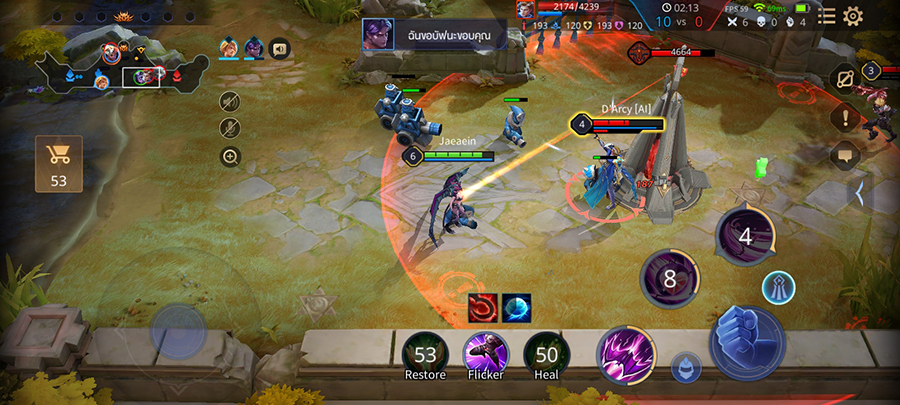This screenshot has height=405, width=900.
Task: Toggle the muted microphone button
Action: [230, 128]
